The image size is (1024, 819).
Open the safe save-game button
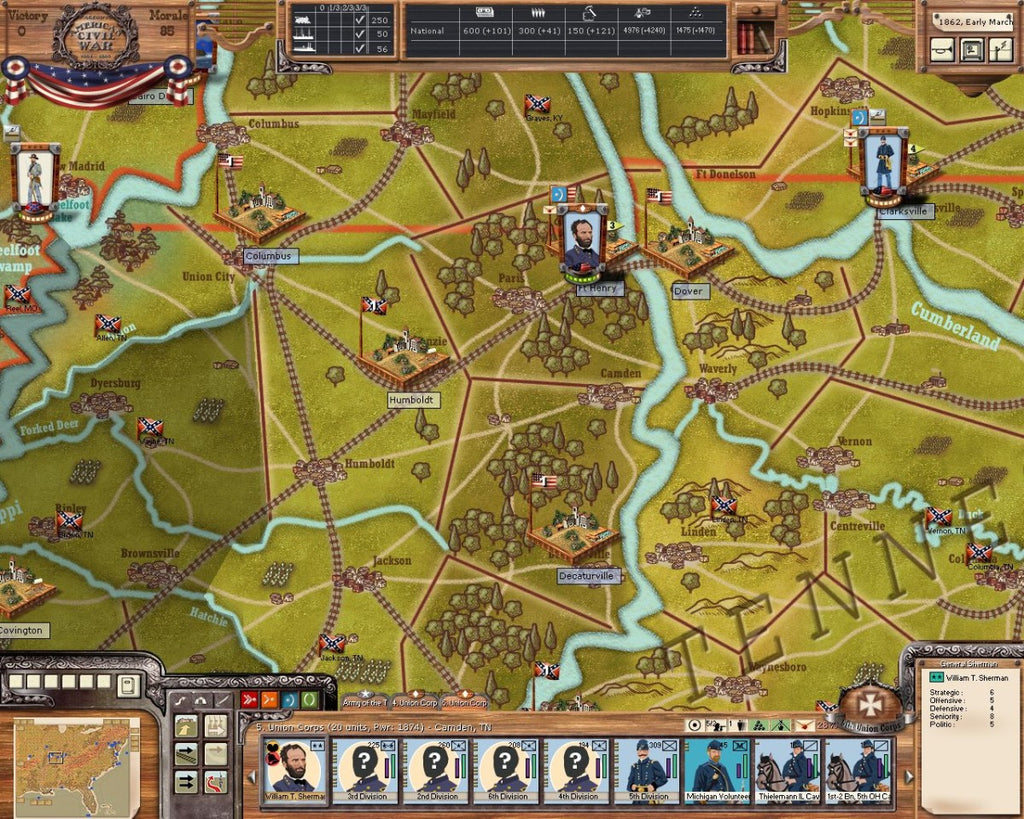[970, 49]
